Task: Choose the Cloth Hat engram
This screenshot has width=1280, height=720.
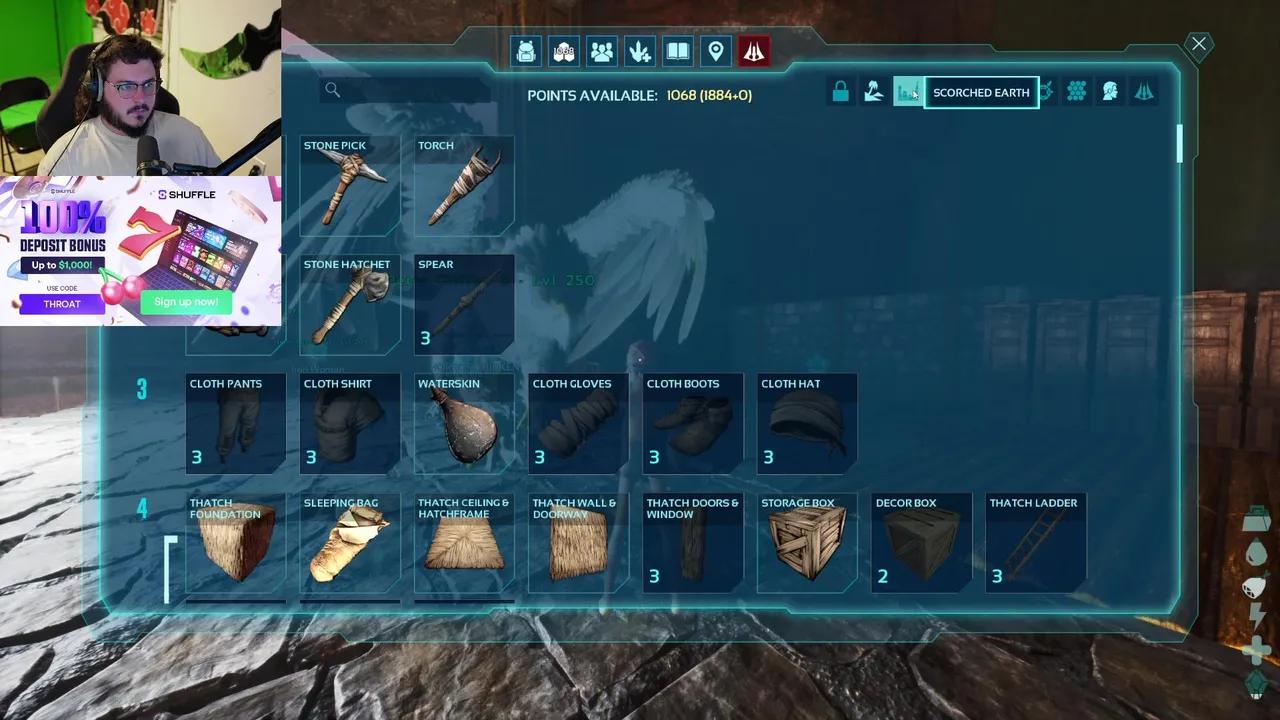Action: tap(807, 424)
